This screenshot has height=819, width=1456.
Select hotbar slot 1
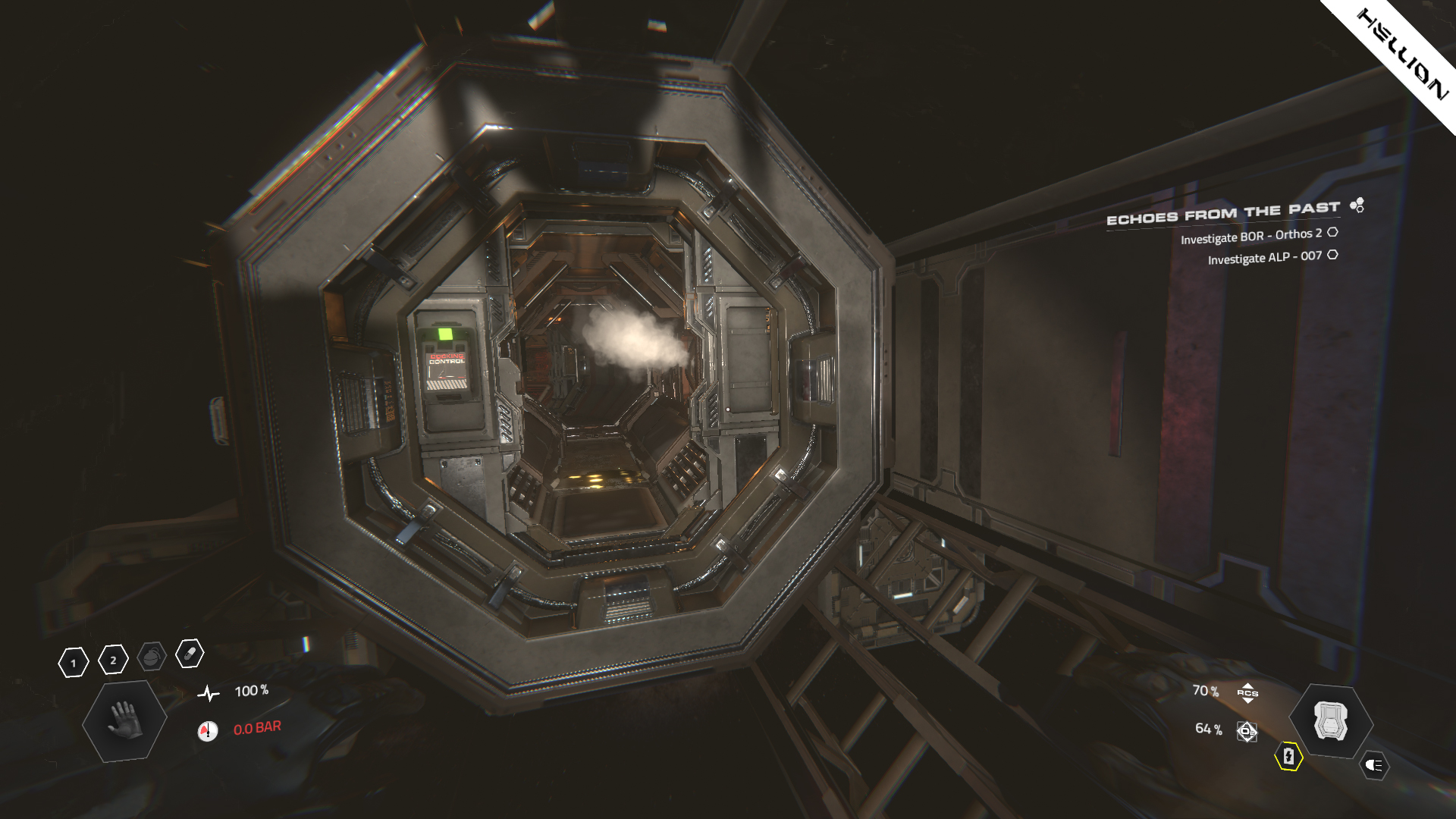tap(74, 663)
